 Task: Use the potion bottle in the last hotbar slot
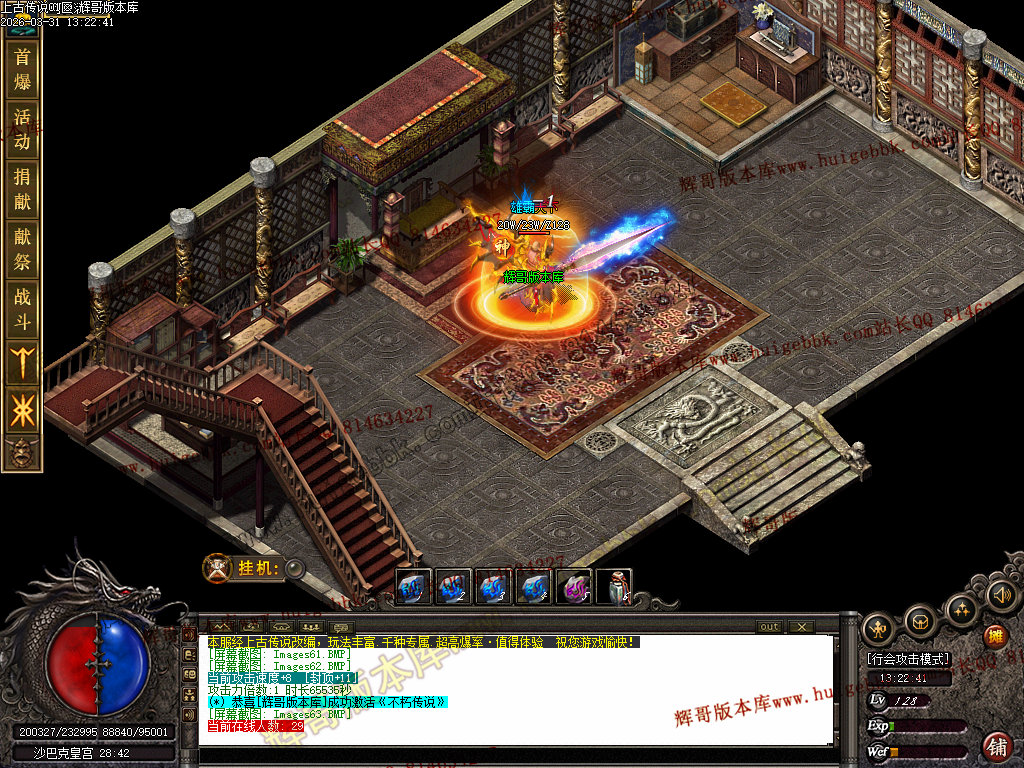614,587
